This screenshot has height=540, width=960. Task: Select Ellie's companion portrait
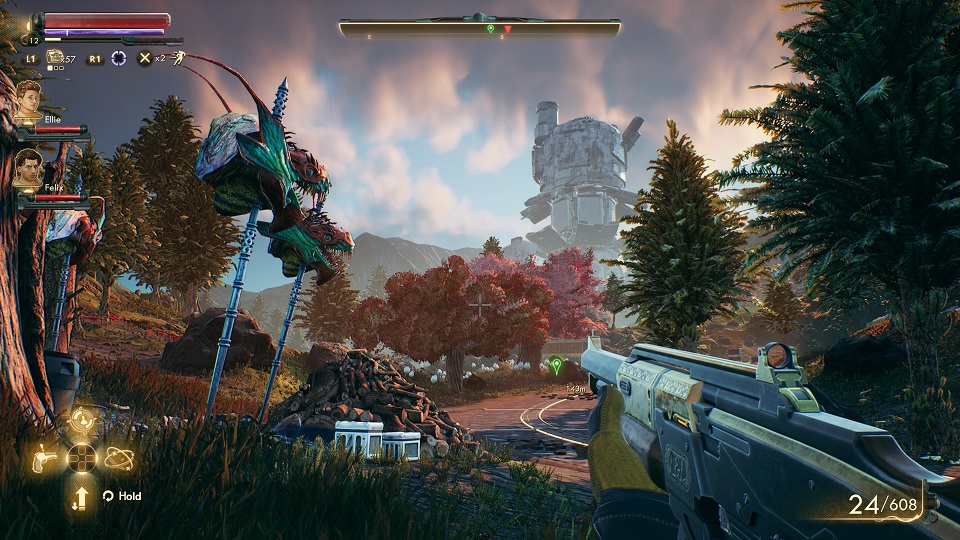click(x=28, y=102)
